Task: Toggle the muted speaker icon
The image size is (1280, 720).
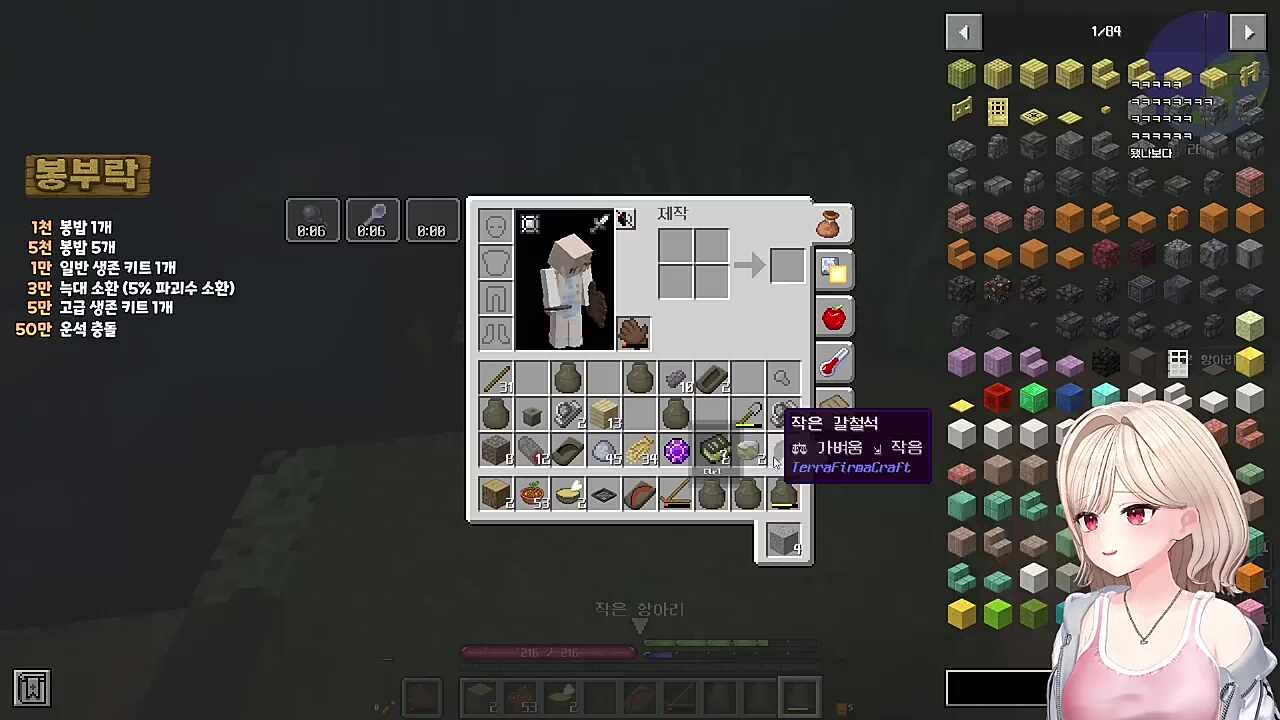Action: (625, 219)
